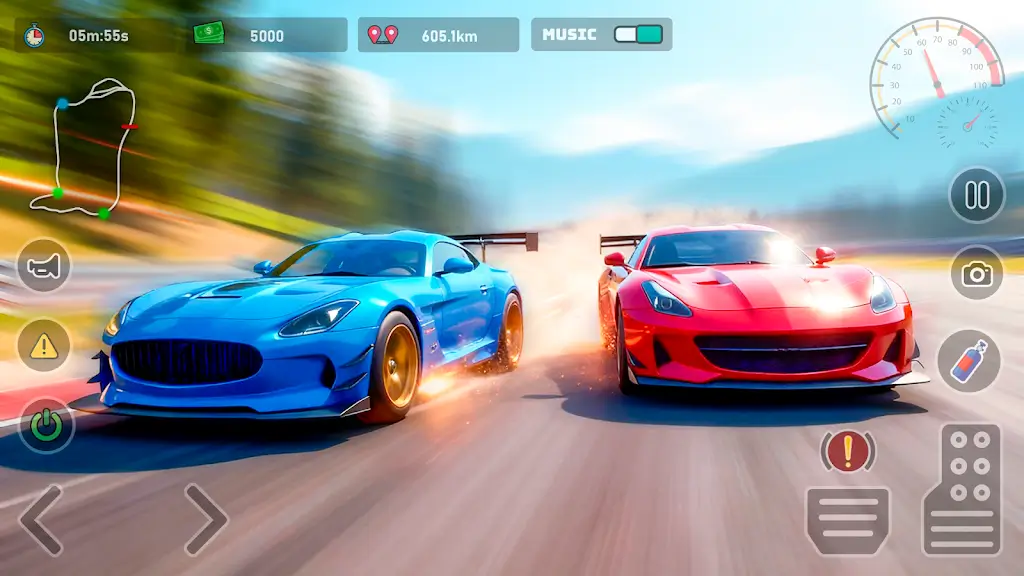
Task: Tap the camera view button
Action: [976, 273]
